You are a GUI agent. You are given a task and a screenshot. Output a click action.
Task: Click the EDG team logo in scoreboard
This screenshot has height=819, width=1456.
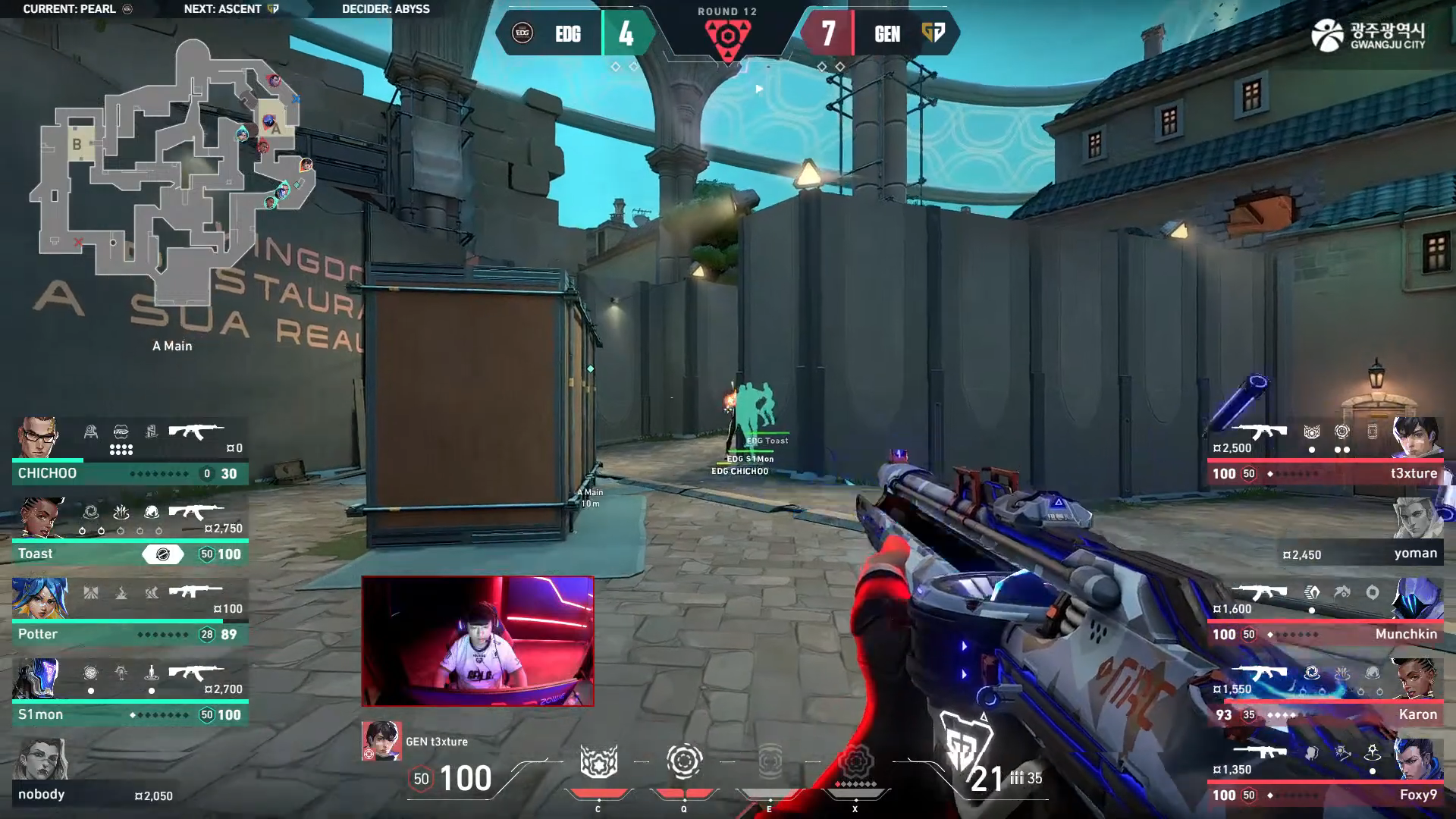click(522, 33)
